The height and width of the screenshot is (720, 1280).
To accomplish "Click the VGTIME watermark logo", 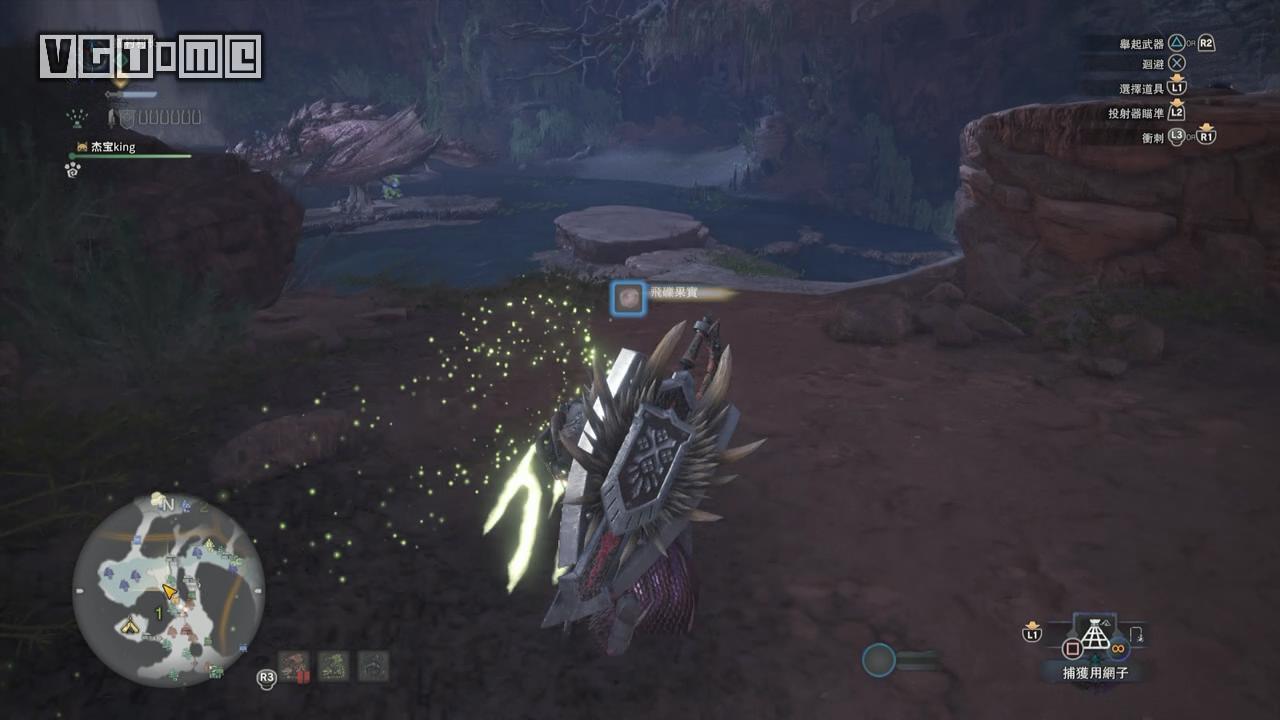I will 150,56.
